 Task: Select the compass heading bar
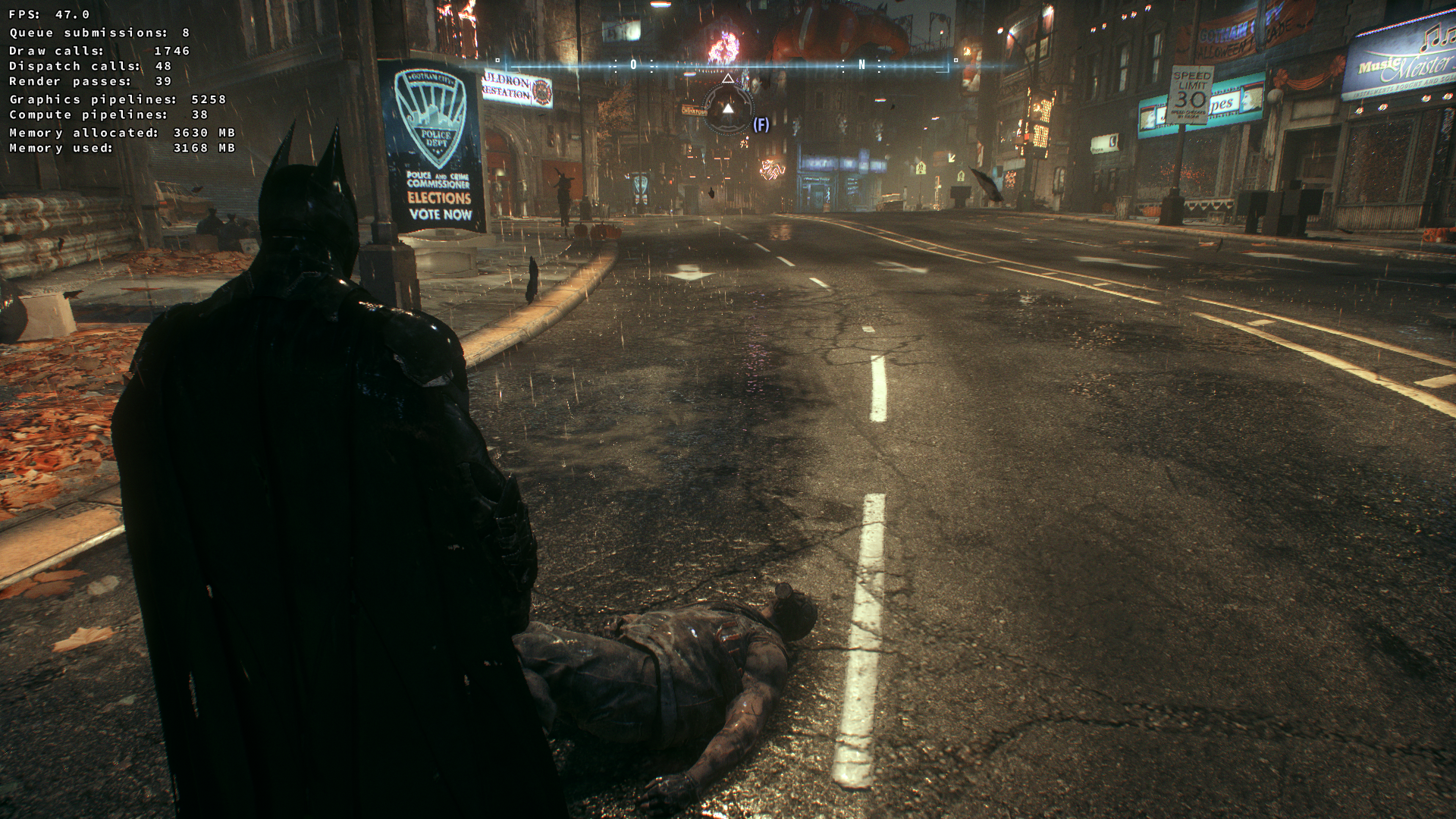[726, 65]
